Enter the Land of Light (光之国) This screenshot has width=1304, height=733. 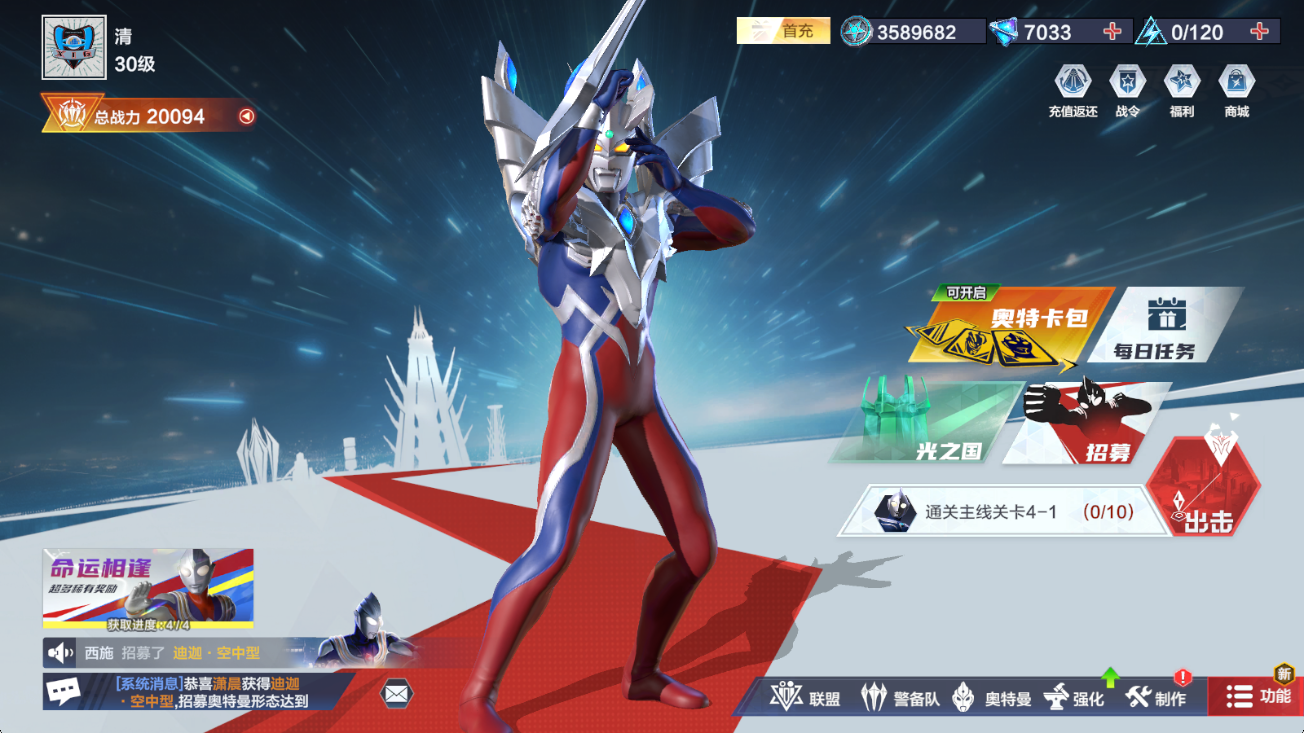click(x=920, y=420)
